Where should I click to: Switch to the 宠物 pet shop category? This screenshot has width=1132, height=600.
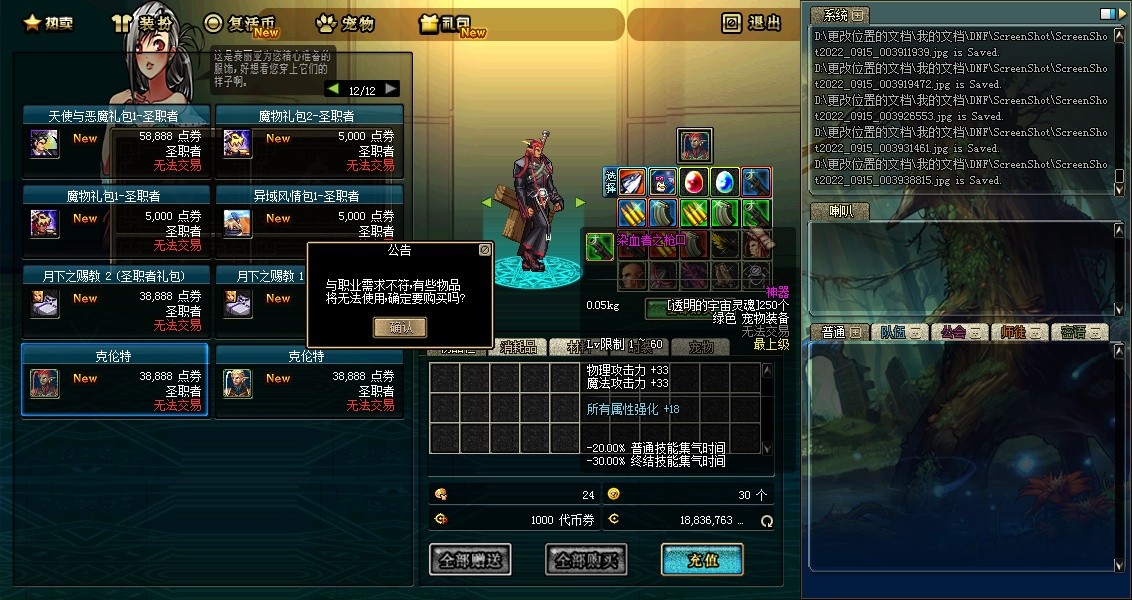[345, 23]
